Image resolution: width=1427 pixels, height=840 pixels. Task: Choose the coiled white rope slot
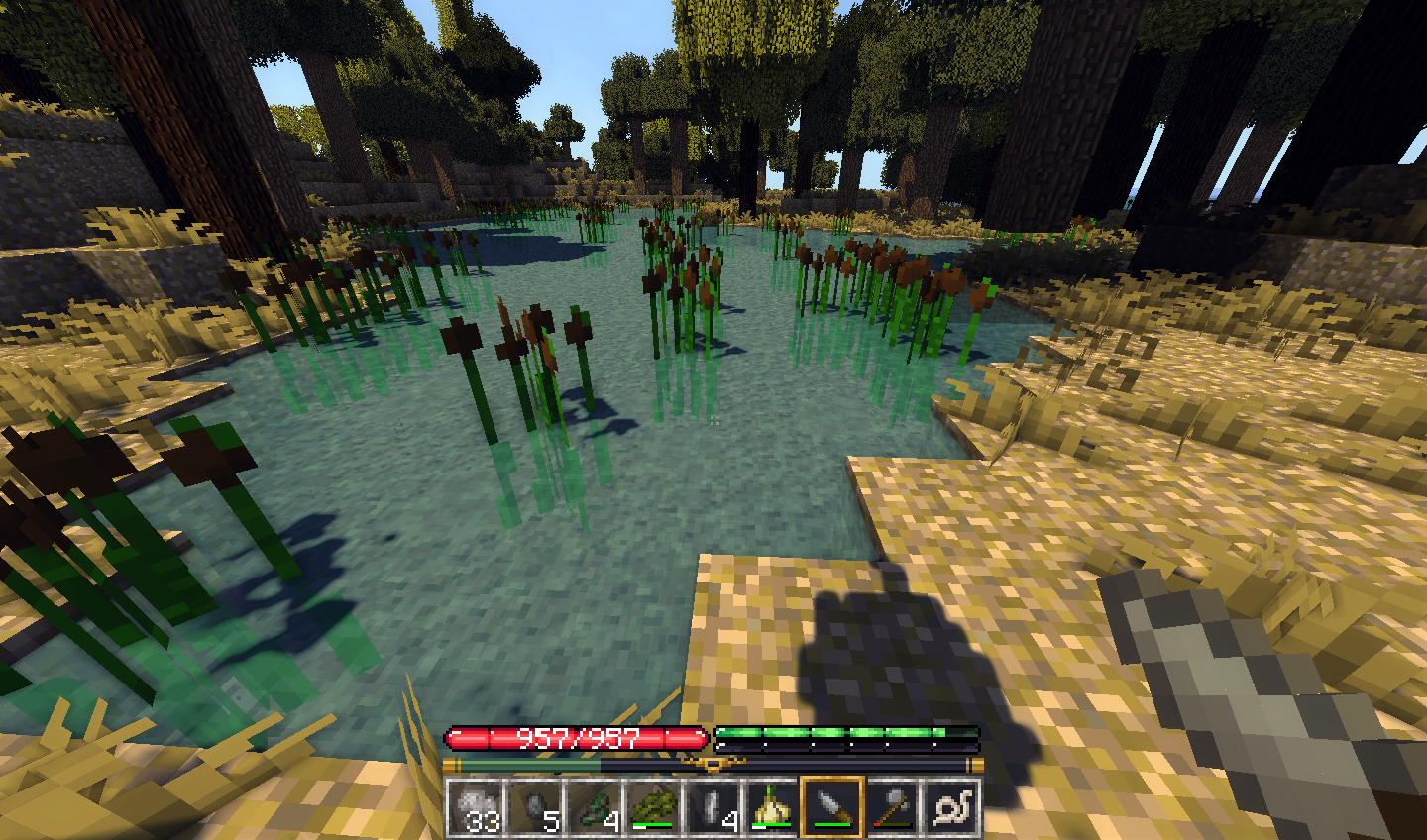pyautogui.click(x=952, y=806)
